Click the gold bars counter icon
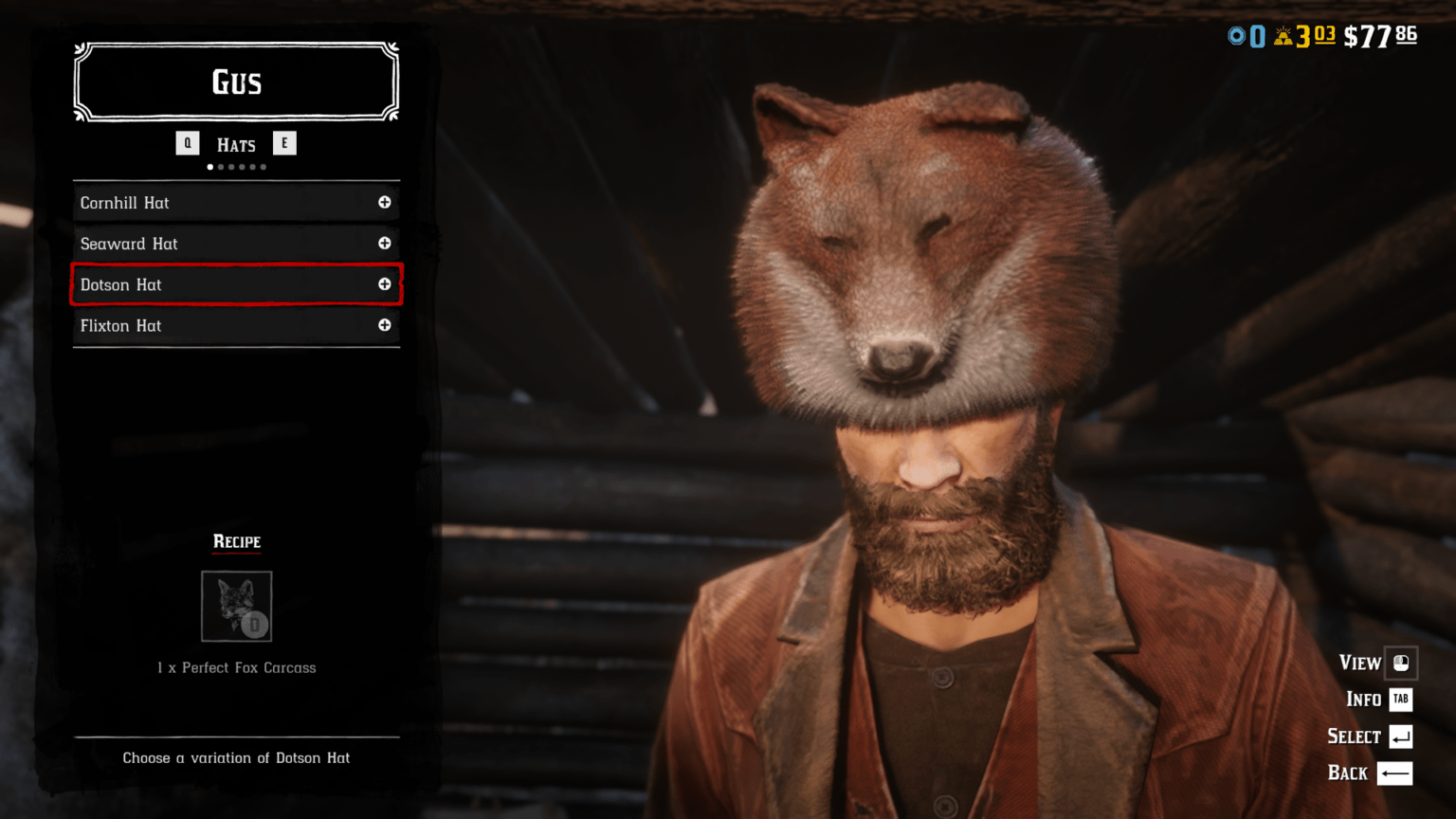 coord(1284,36)
